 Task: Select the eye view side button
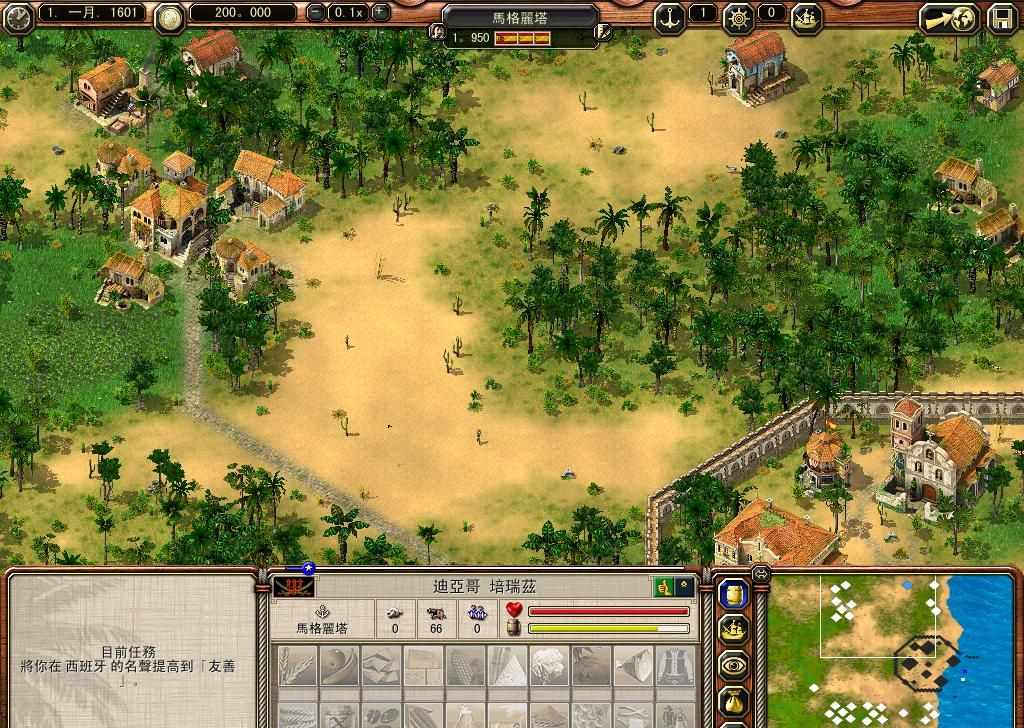733,665
